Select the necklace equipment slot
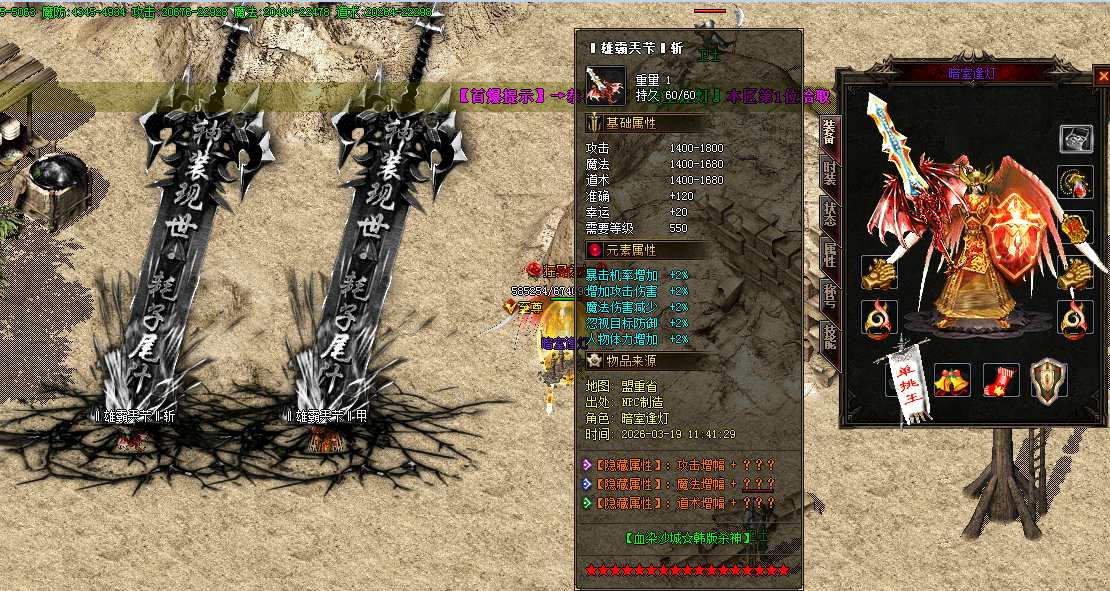Image resolution: width=1110 pixels, height=591 pixels. 1075,183
